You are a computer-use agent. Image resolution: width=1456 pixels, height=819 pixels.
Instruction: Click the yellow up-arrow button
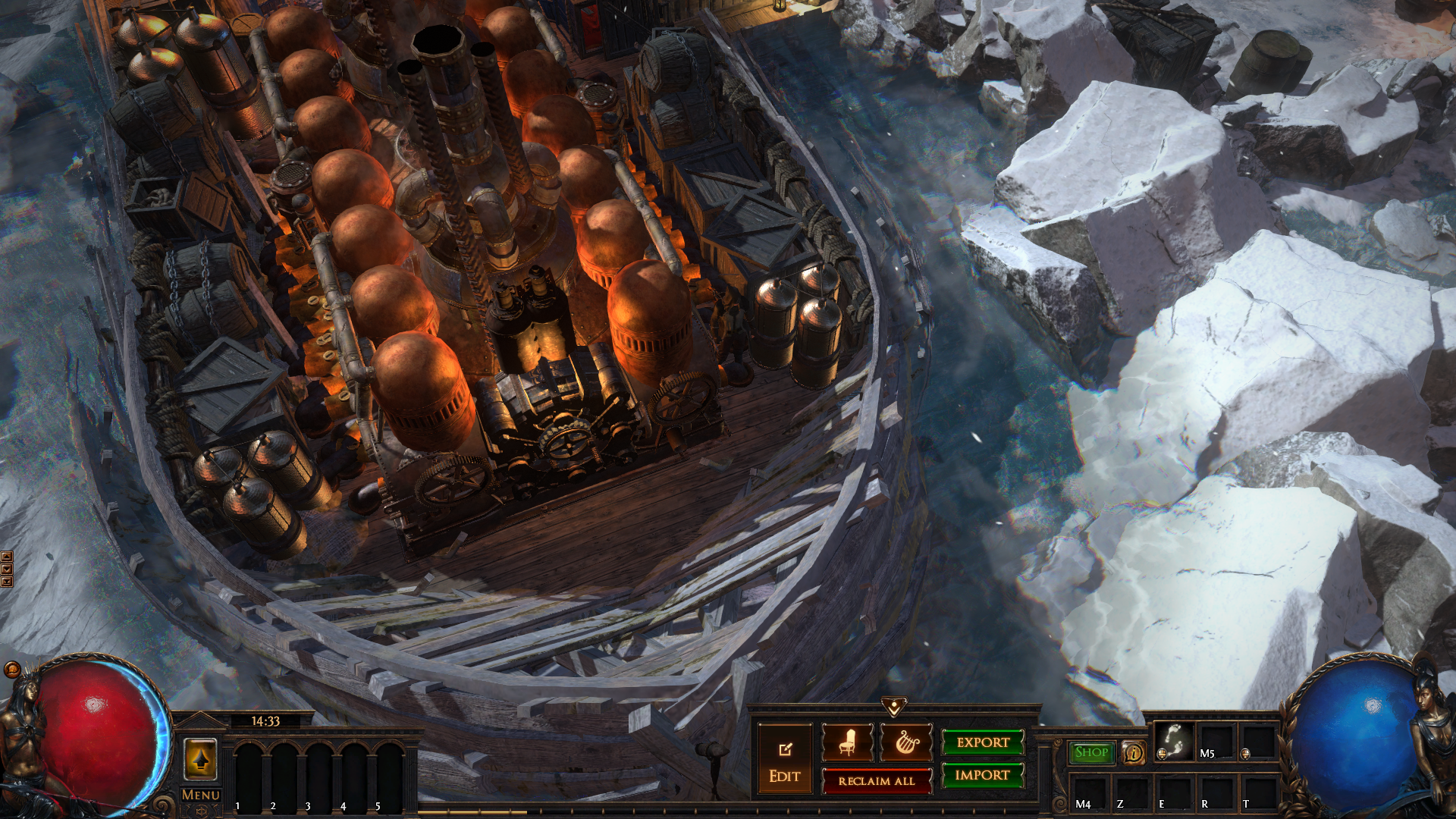tap(200, 759)
